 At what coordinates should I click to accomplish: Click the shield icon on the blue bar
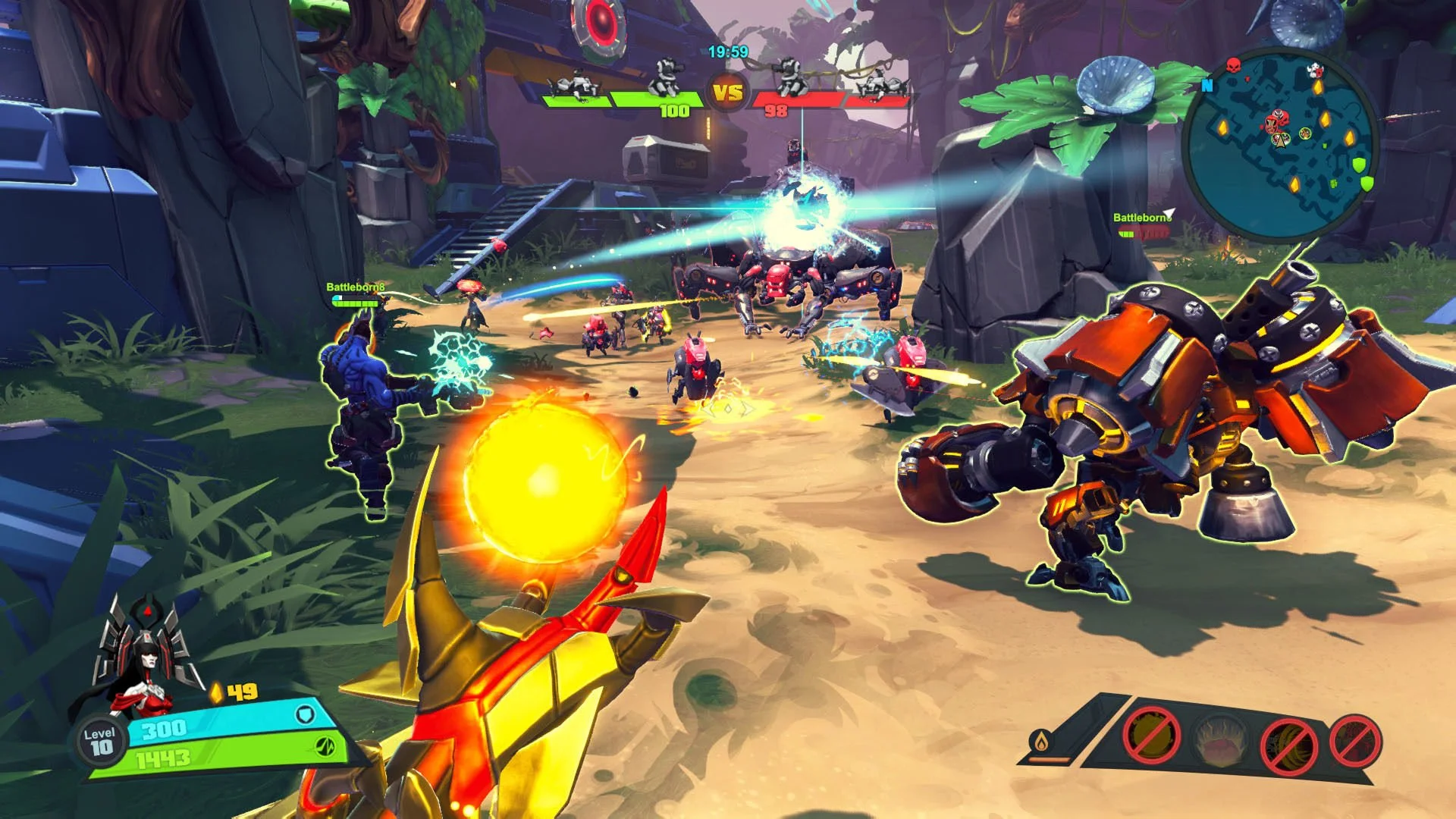[305, 715]
